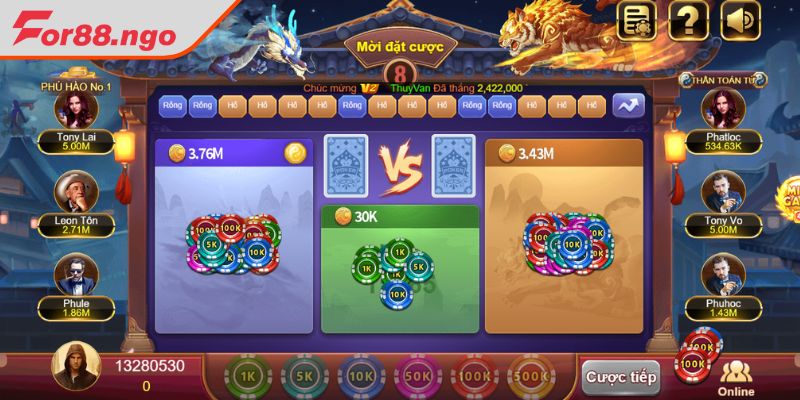800x400 pixels.
Task: Choose the 50K betting chip
Action: (x=417, y=376)
